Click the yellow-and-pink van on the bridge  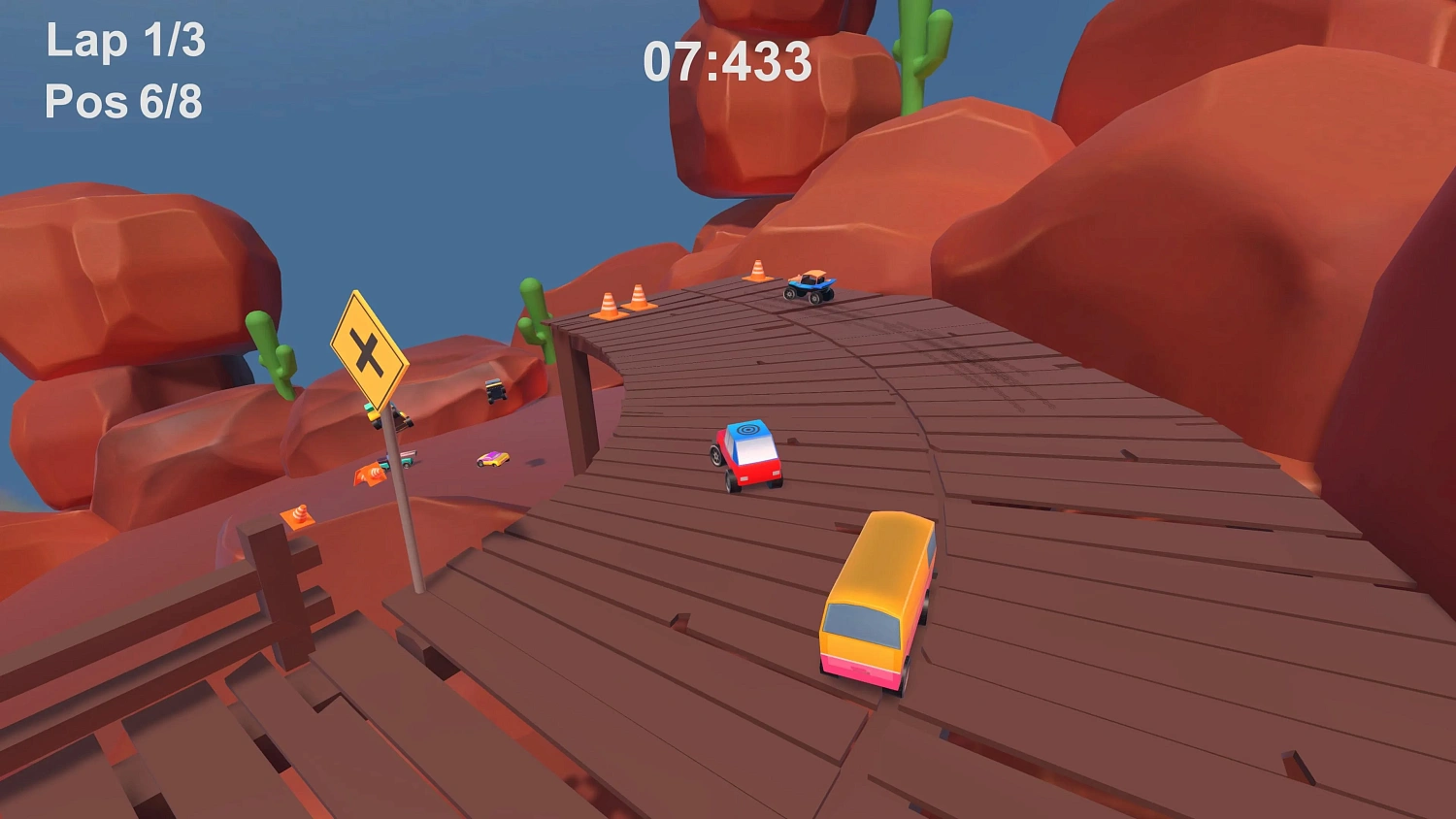tap(874, 602)
